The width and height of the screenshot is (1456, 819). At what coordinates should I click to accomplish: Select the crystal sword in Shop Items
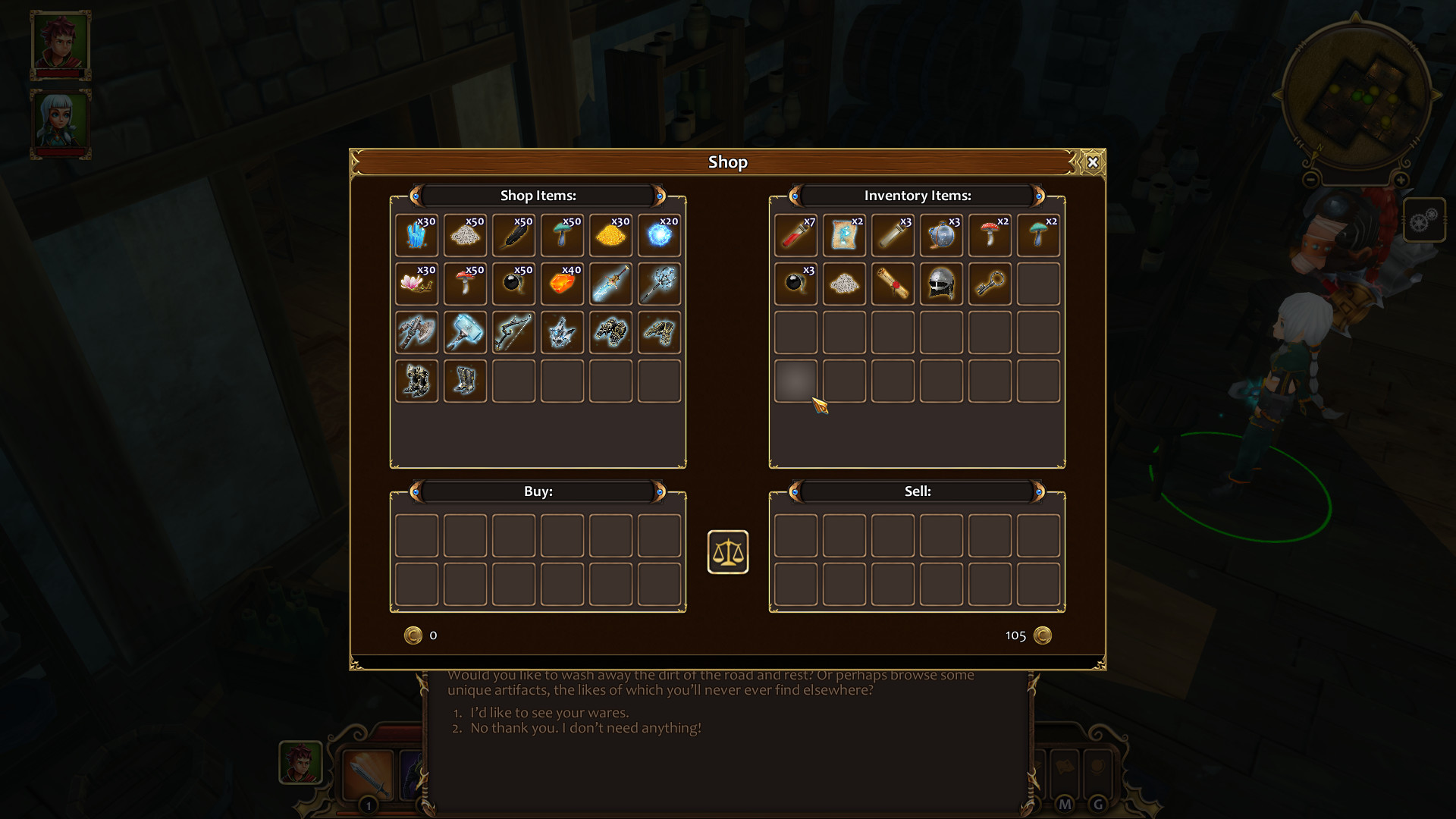coord(611,284)
